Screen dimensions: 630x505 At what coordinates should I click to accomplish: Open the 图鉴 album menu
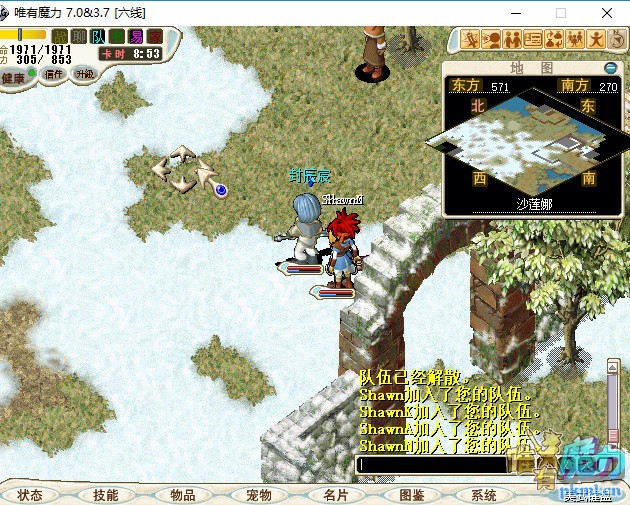[x=411, y=495]
